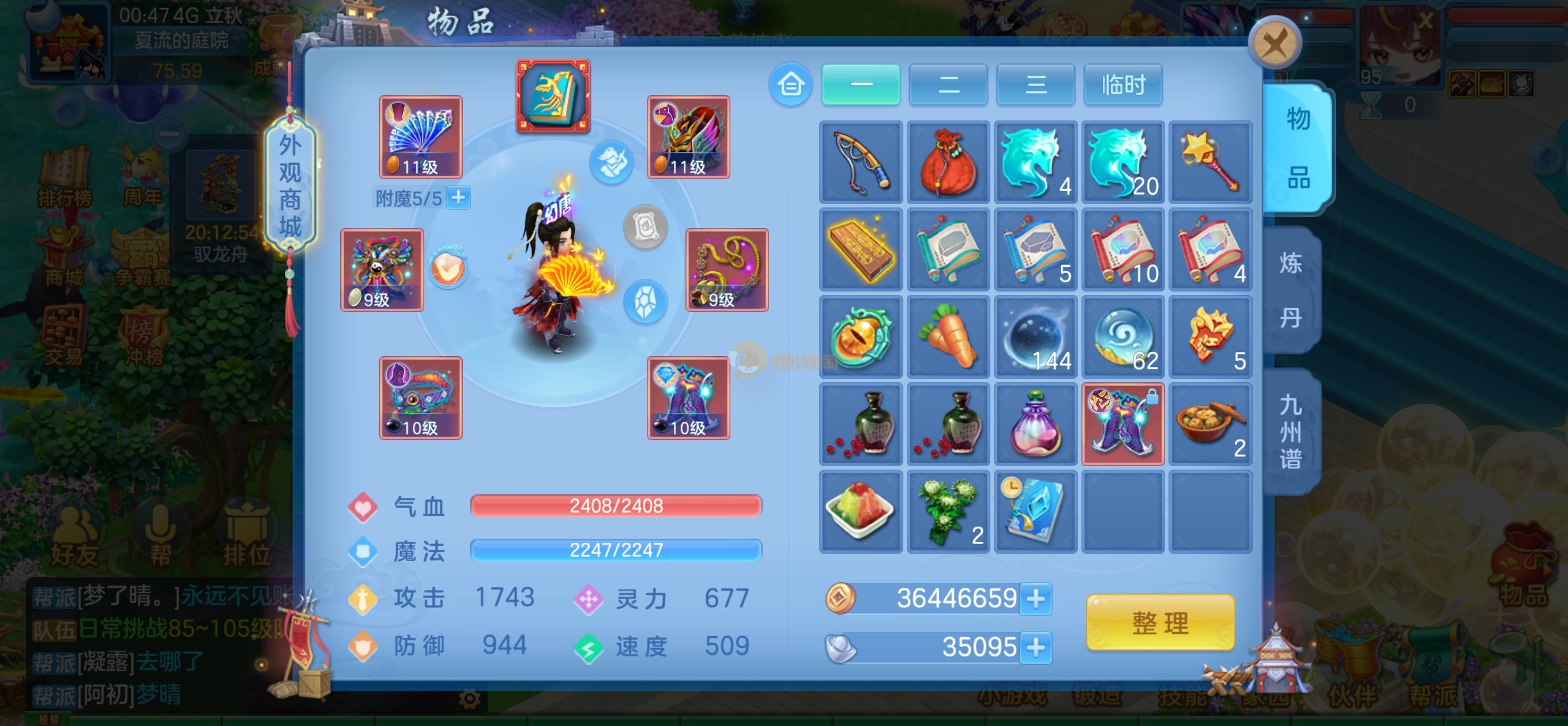Open the 九州谱 side tab
Image resolution: width=1568 pixels, height=726 pixels.
[1291, 432]
